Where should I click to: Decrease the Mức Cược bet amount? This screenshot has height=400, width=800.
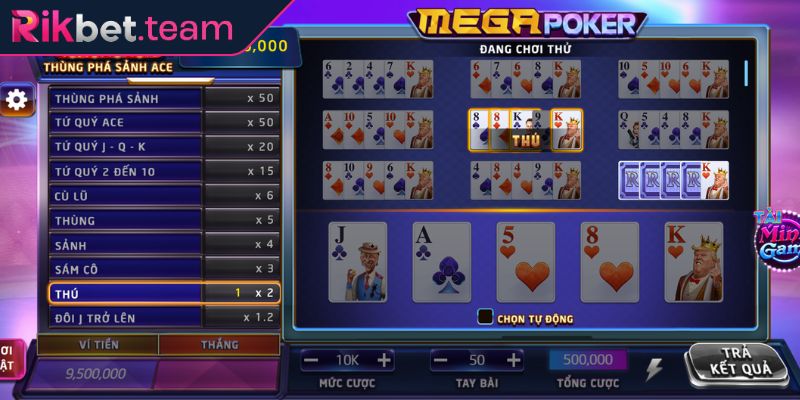pos(311,360)
